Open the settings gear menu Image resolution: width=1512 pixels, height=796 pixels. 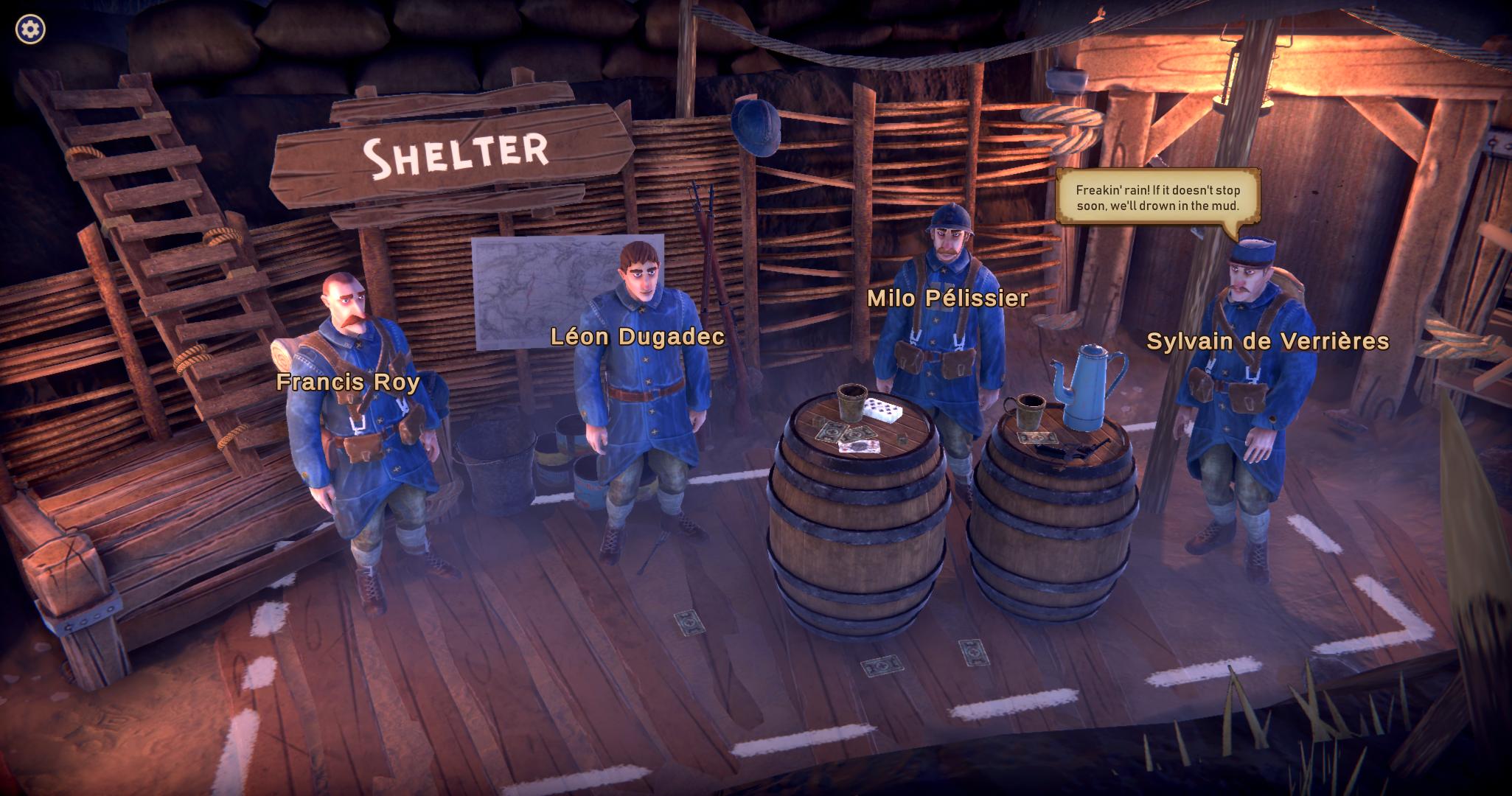click(x=30, y=29)
